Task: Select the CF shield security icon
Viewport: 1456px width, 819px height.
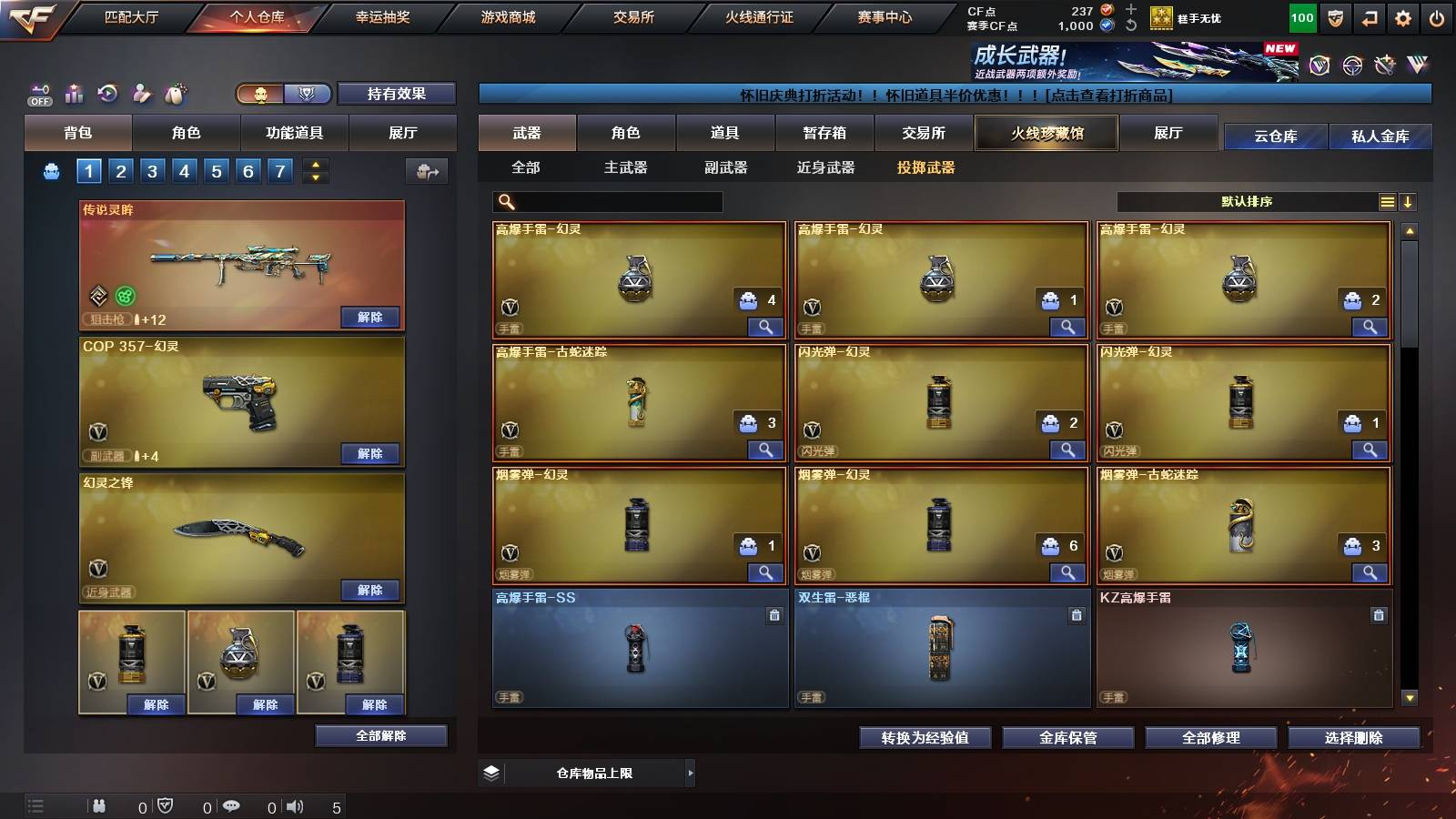Action: click(x=1335, y=17)
